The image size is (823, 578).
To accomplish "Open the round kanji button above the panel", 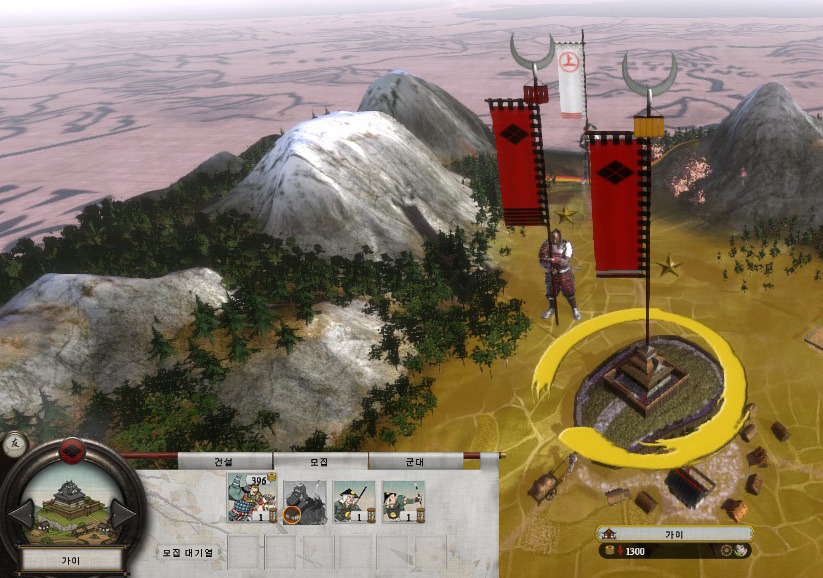I will pyautogui.click(x=14, y=443).
